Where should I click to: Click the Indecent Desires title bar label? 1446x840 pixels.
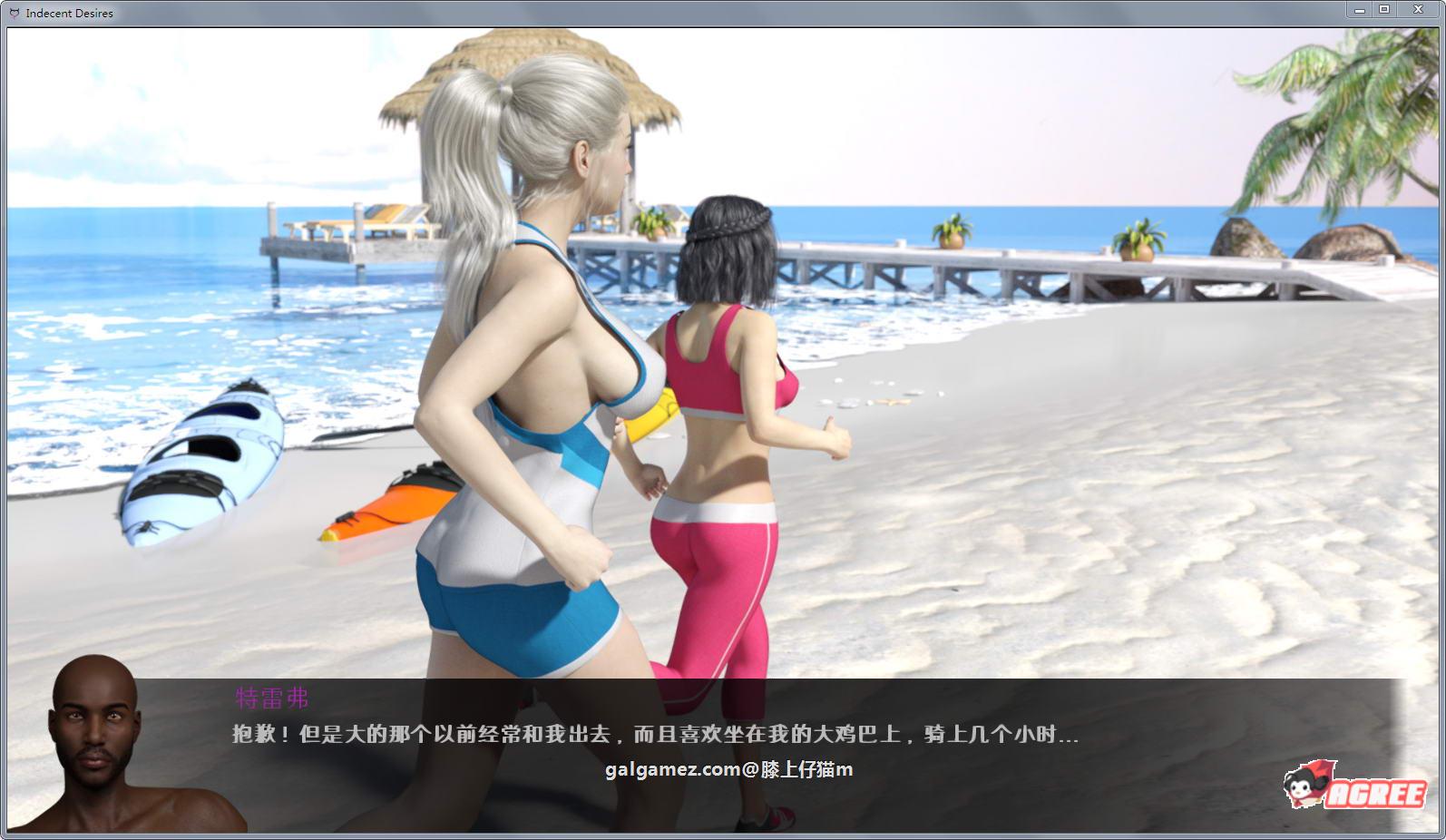click(68, 13)
